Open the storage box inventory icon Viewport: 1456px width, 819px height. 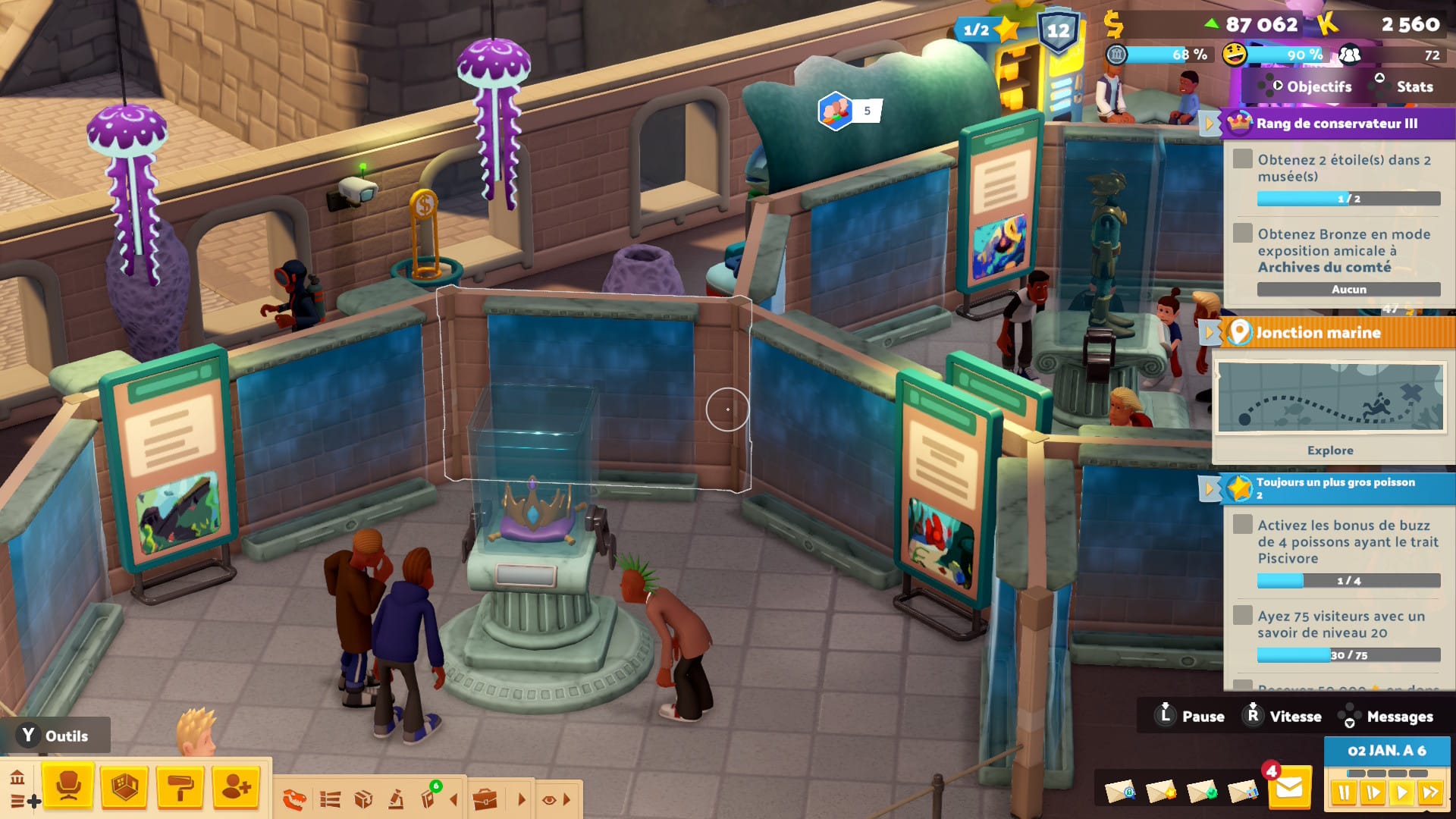pyautogui.click(x=363, y=799)
